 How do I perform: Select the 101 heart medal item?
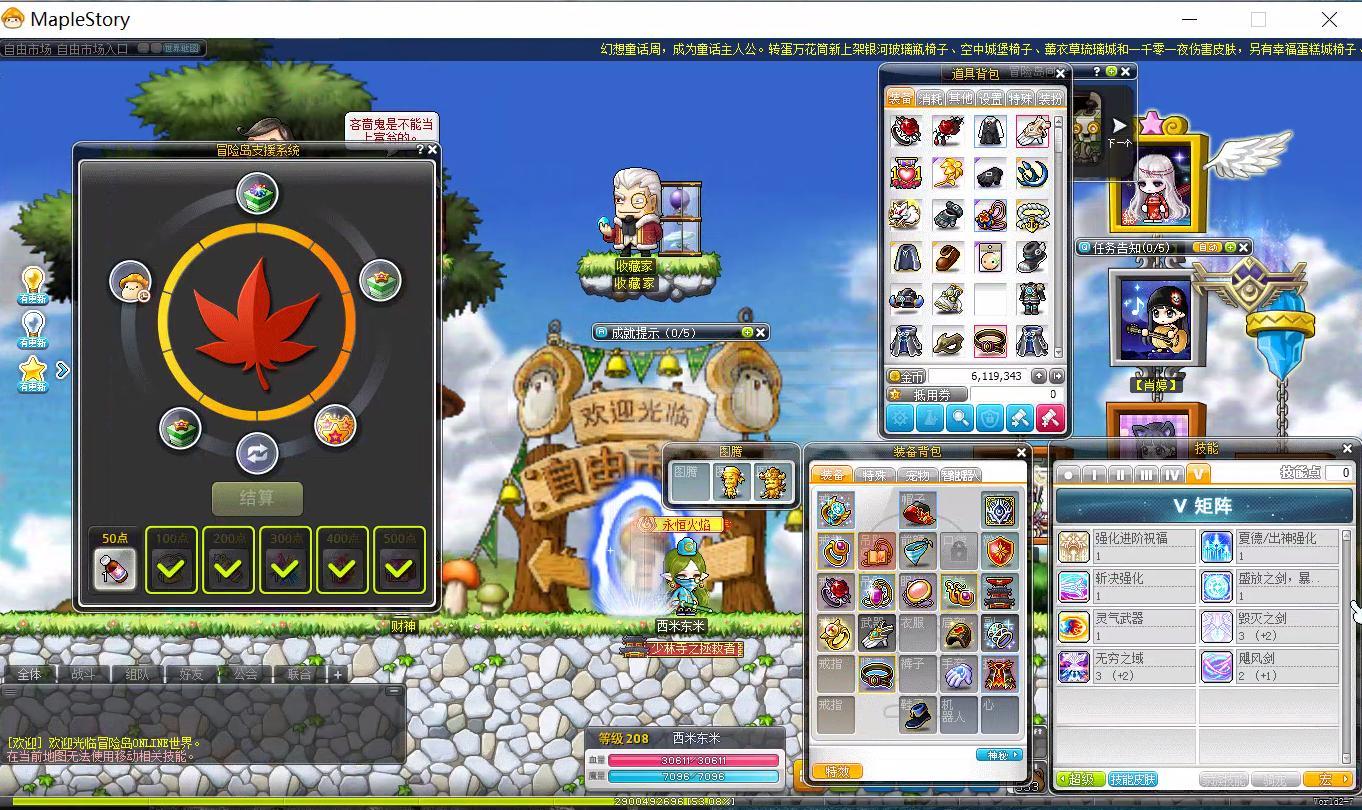tap(906, 173)
